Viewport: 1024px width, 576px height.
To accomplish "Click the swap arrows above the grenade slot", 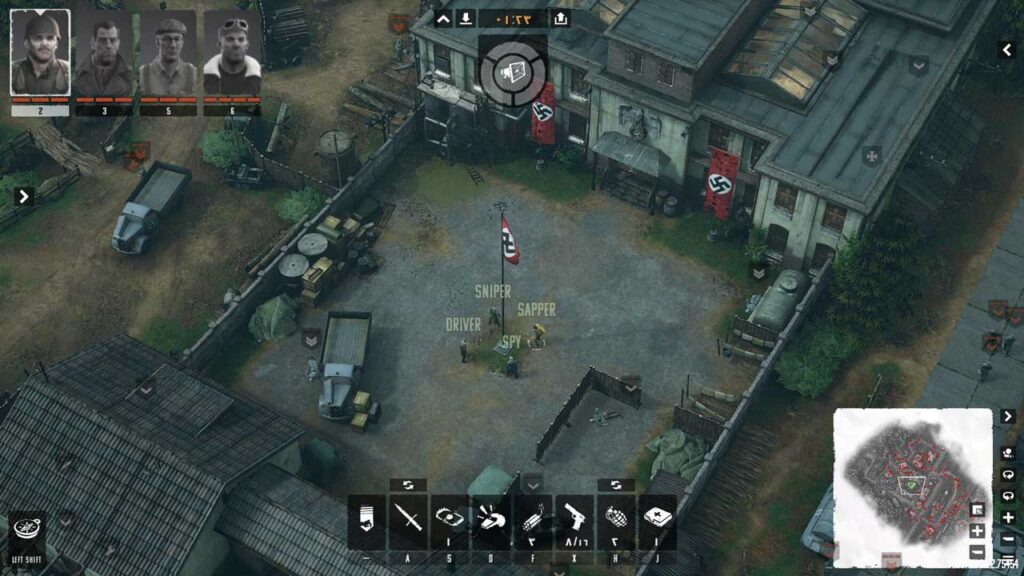I will (616, 485).
